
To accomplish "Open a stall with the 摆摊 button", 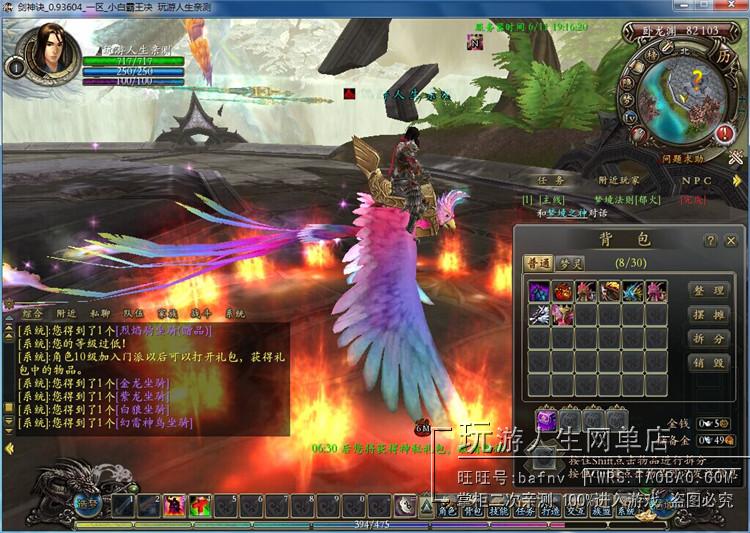I will [x=709, y=315].
